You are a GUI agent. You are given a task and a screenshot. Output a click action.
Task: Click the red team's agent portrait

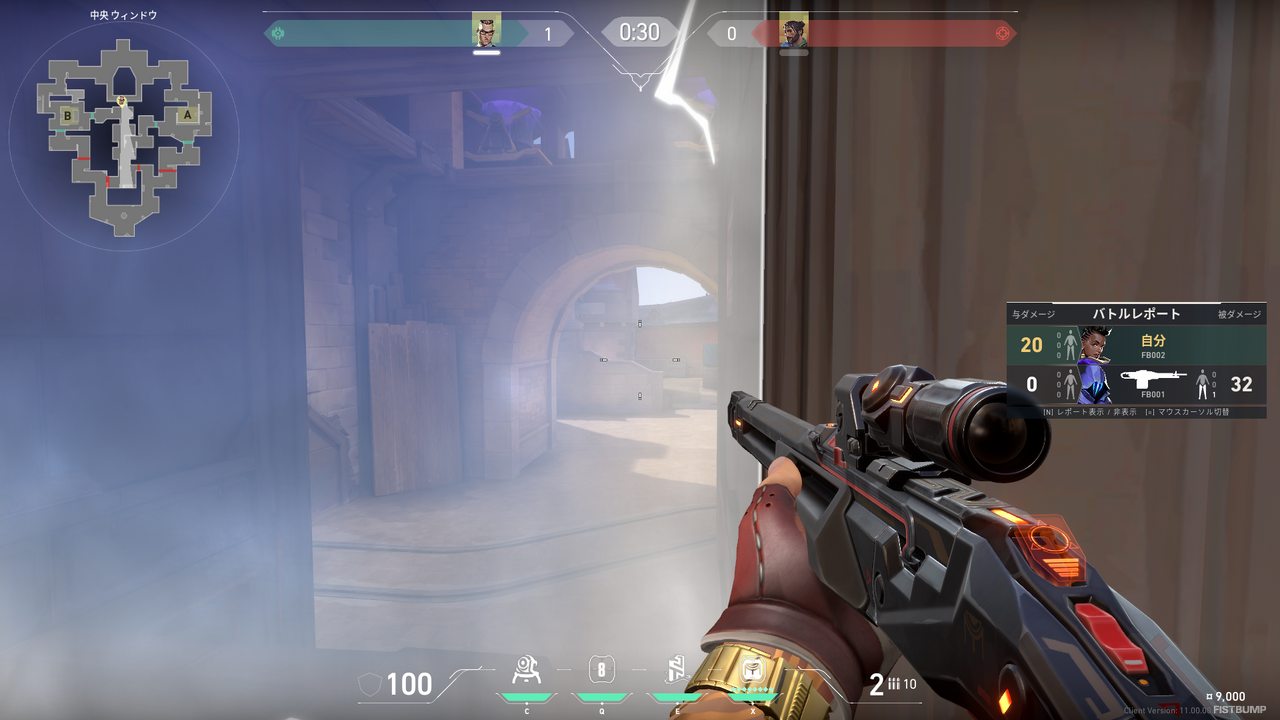coord(793,31)
